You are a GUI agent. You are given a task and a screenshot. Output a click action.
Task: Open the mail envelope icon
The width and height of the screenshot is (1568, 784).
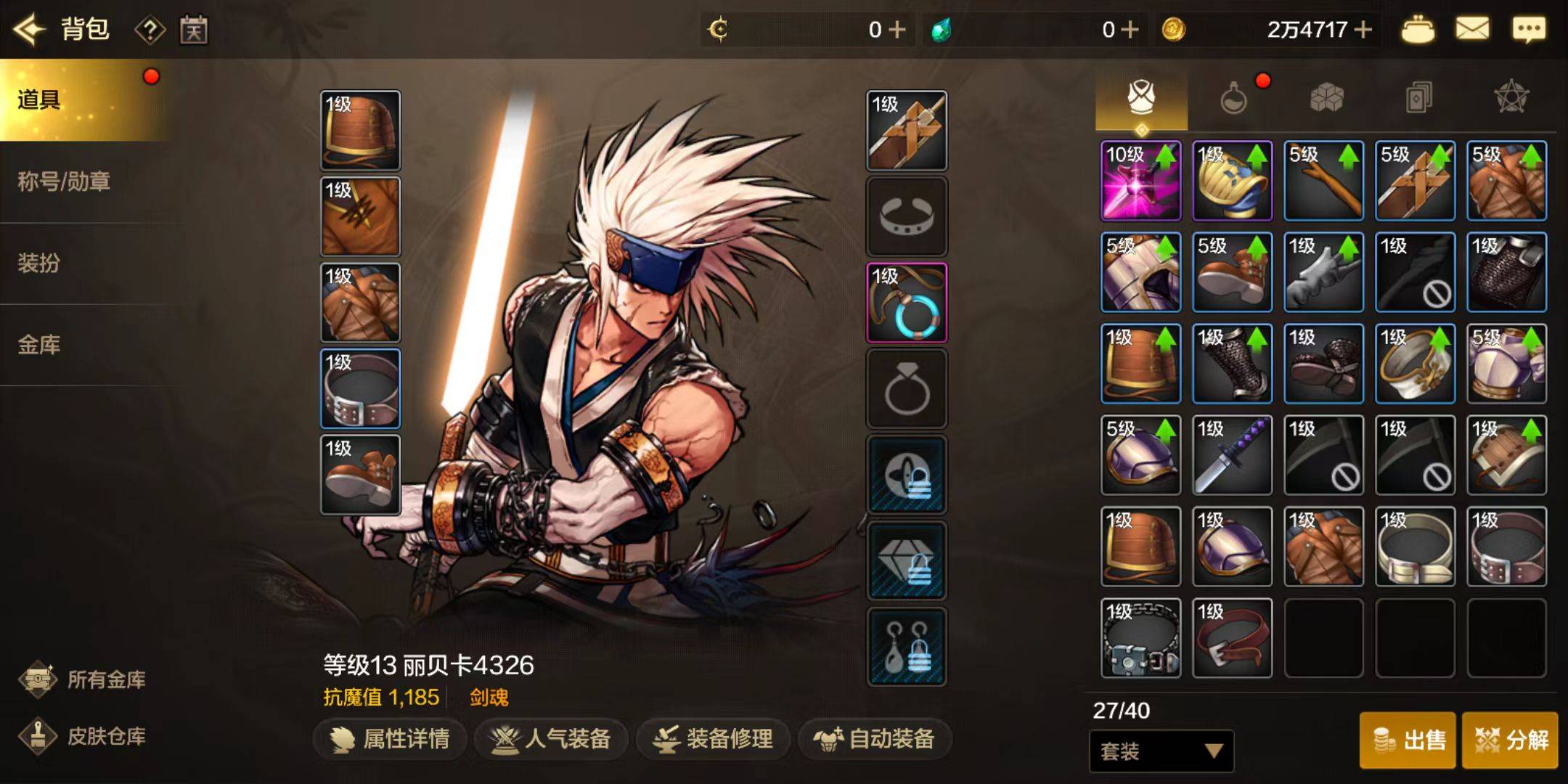[x=1472, y=30]
